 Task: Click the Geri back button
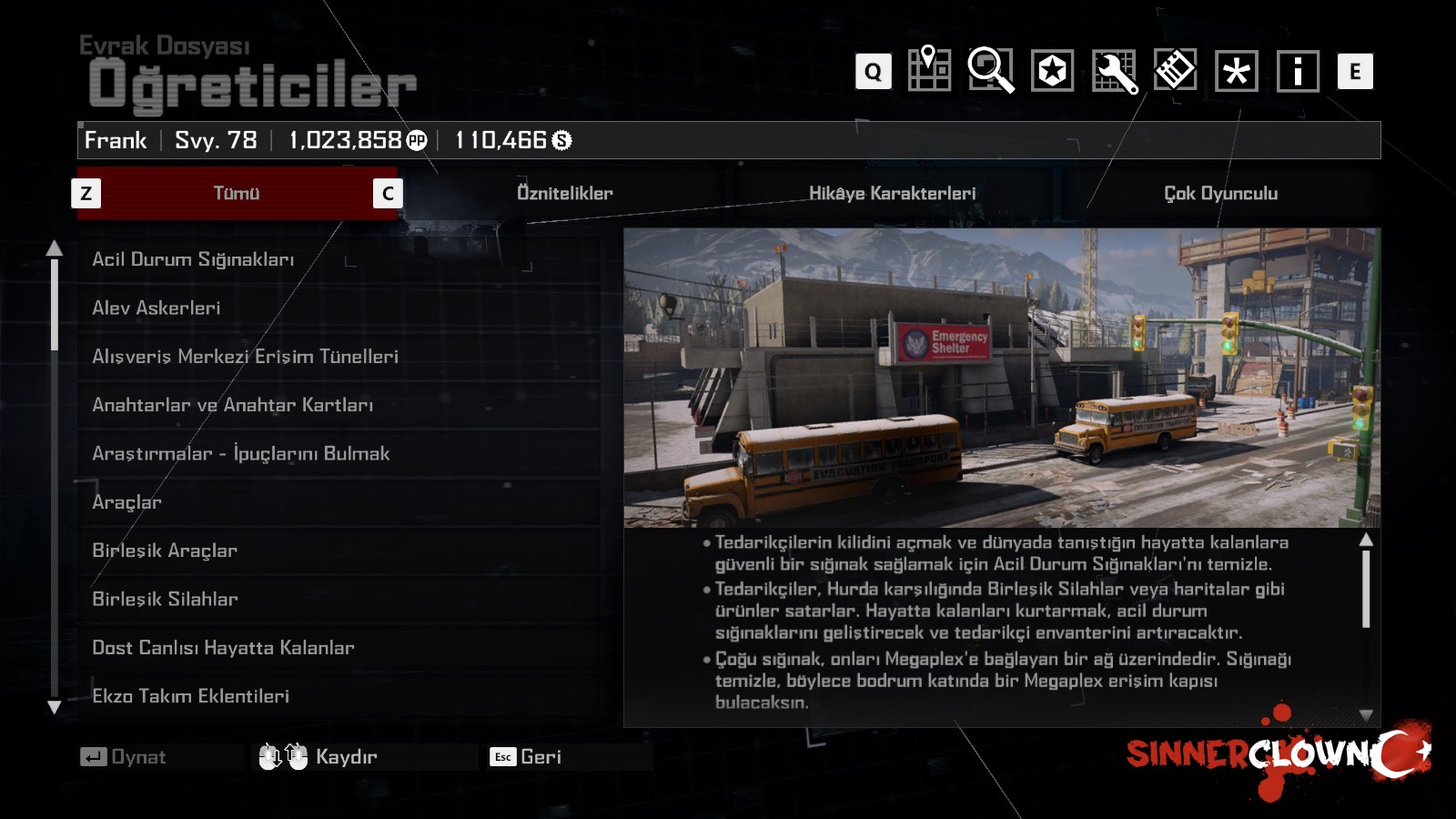click(x=527, y=757)
